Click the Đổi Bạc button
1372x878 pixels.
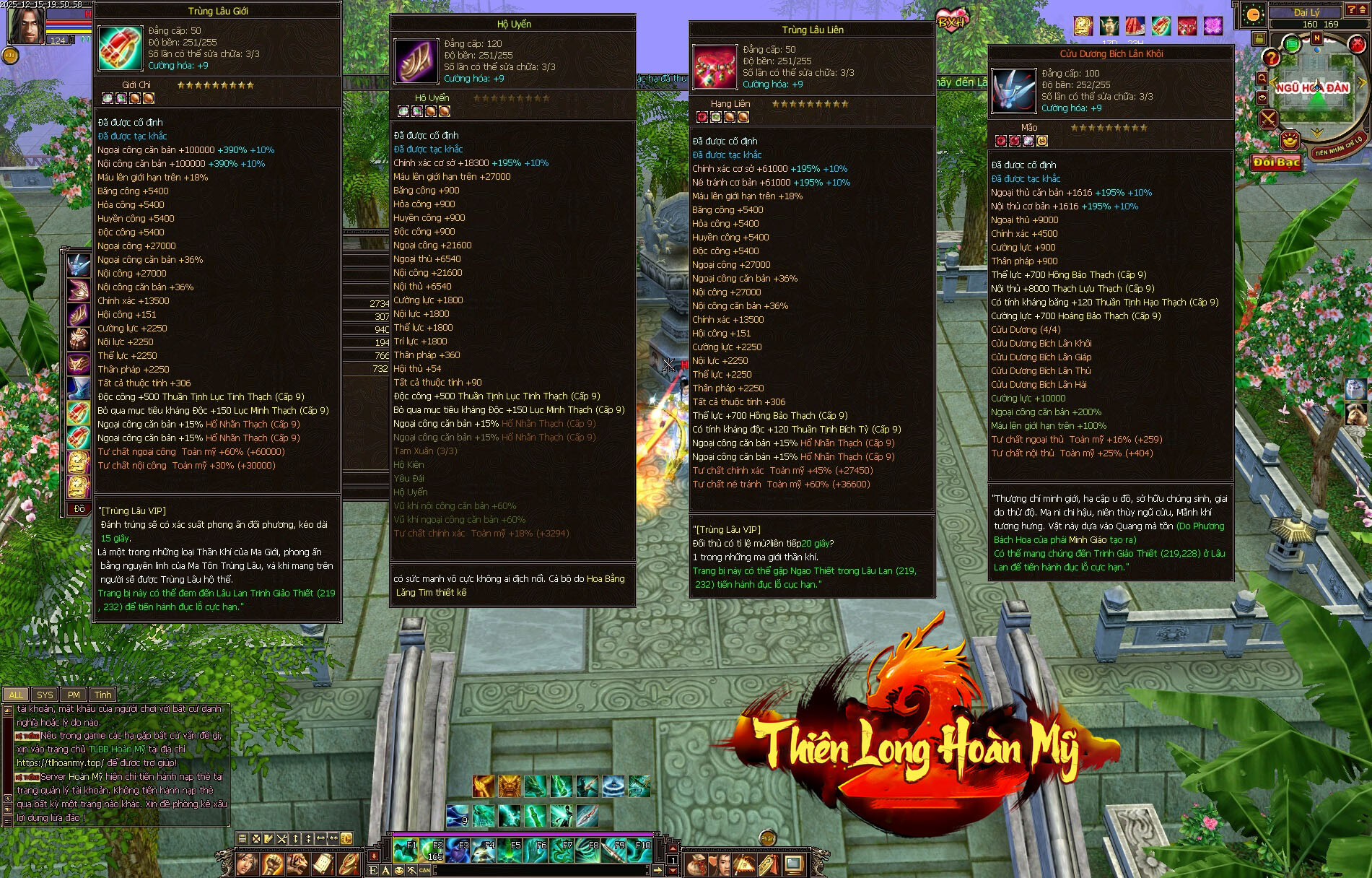1276,162
